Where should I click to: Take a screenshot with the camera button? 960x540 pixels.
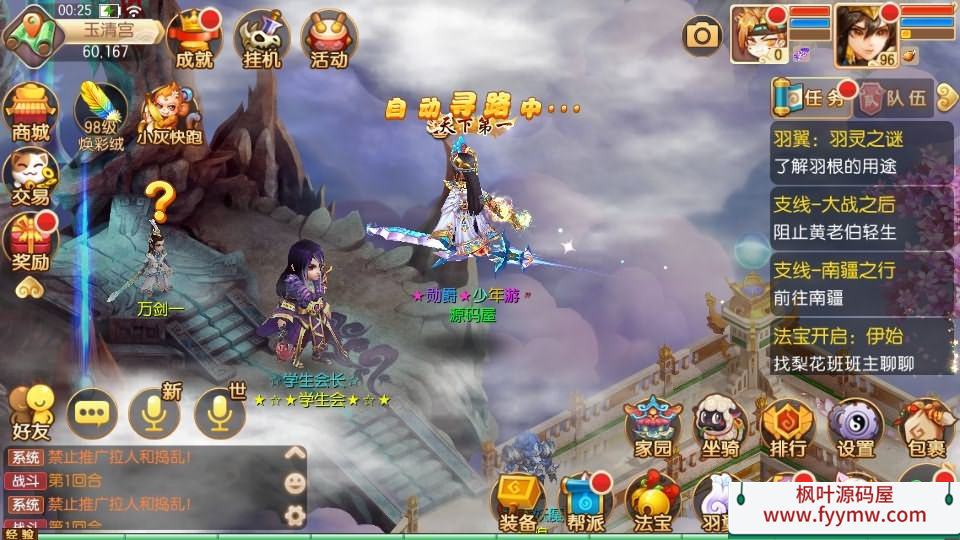(x=702, y=36)
